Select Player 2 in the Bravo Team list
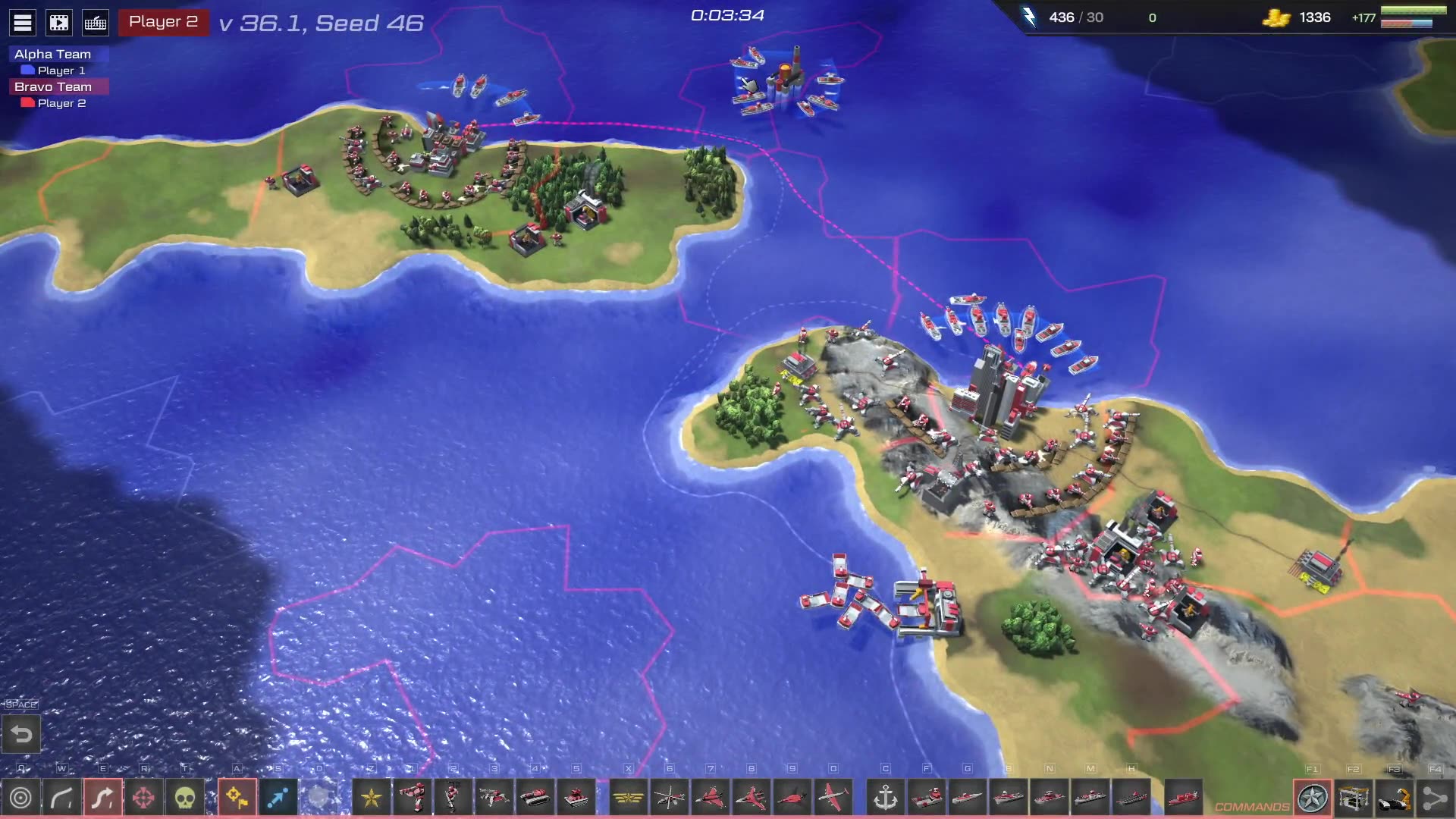Image resolution: width=1456 pixels, height=819 pixels. [x=61, y=103]
